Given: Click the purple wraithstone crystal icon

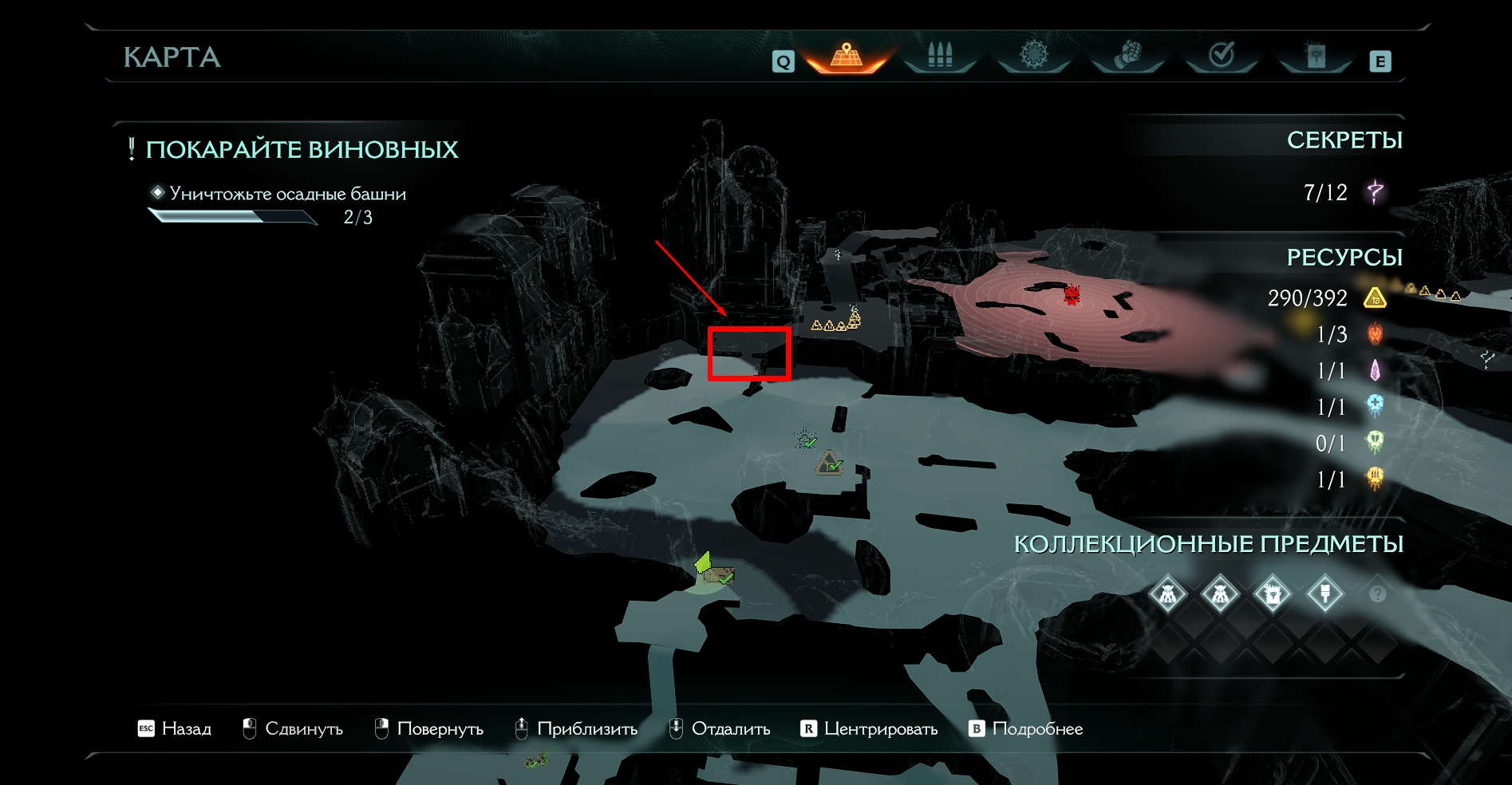Looking at the screenshot, I should tap(1375, 370).
